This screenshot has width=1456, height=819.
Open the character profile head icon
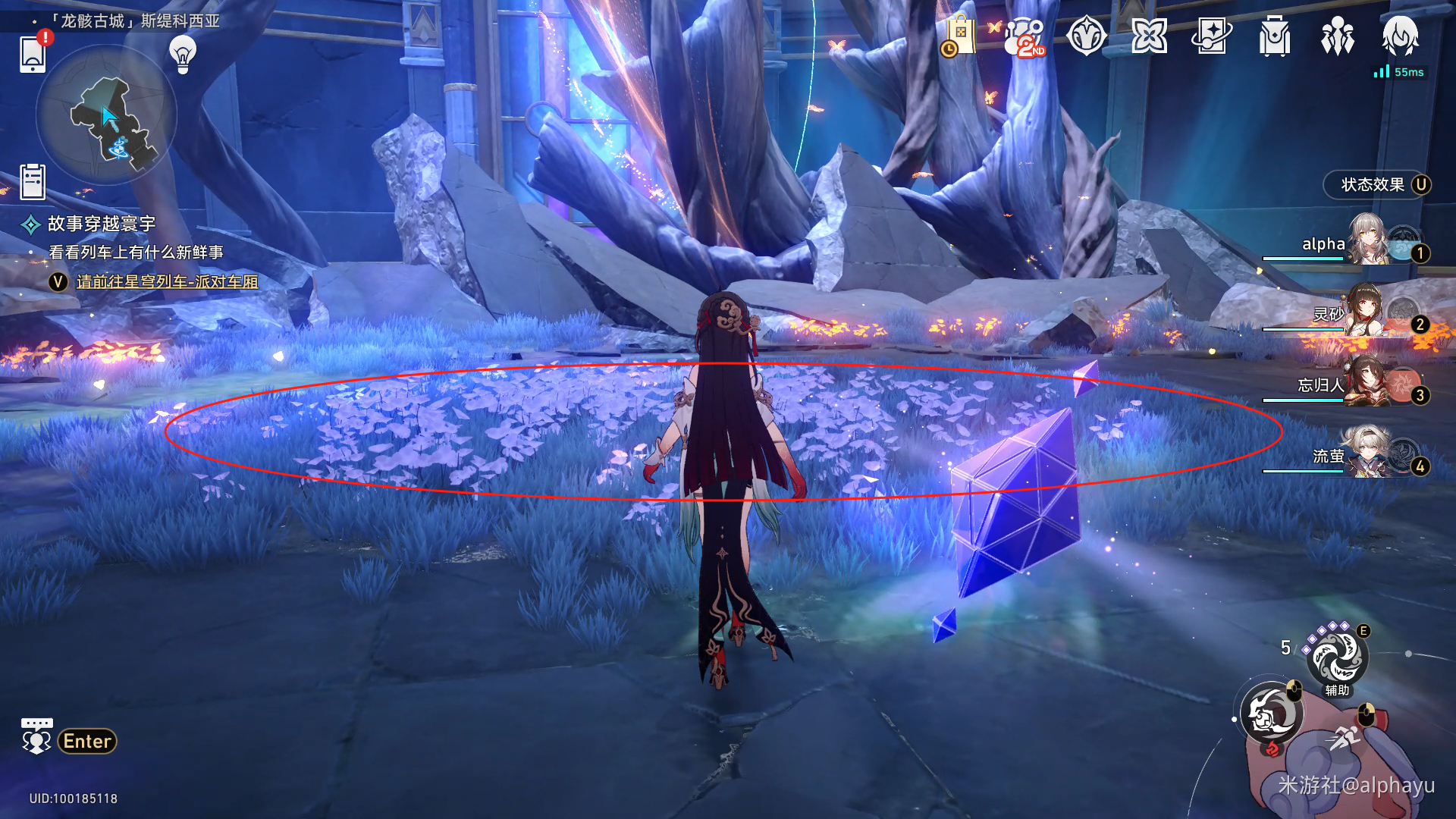(1400, 35)
